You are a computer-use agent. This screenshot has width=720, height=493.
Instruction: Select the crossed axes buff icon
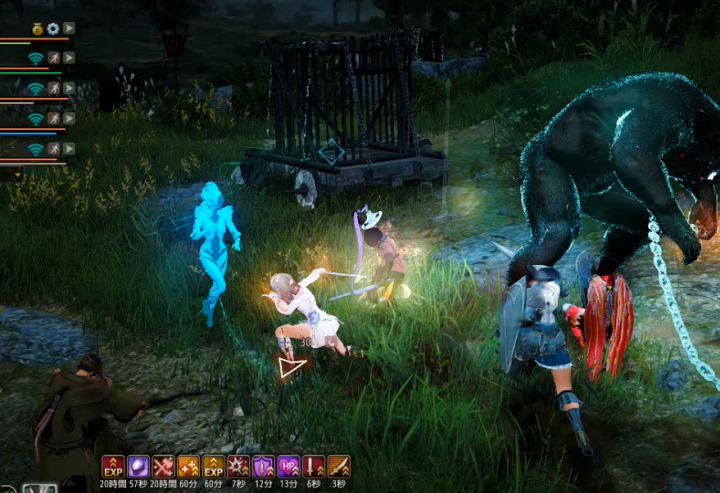point(163,467)
